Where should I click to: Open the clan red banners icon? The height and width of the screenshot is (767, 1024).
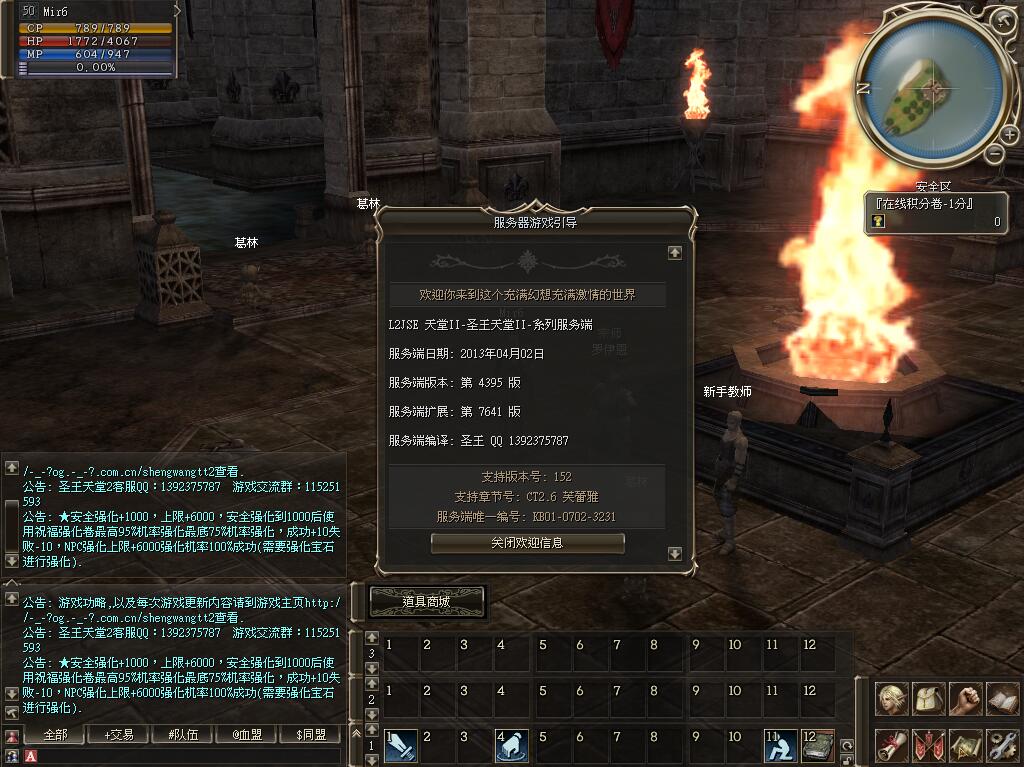[929, 745]
